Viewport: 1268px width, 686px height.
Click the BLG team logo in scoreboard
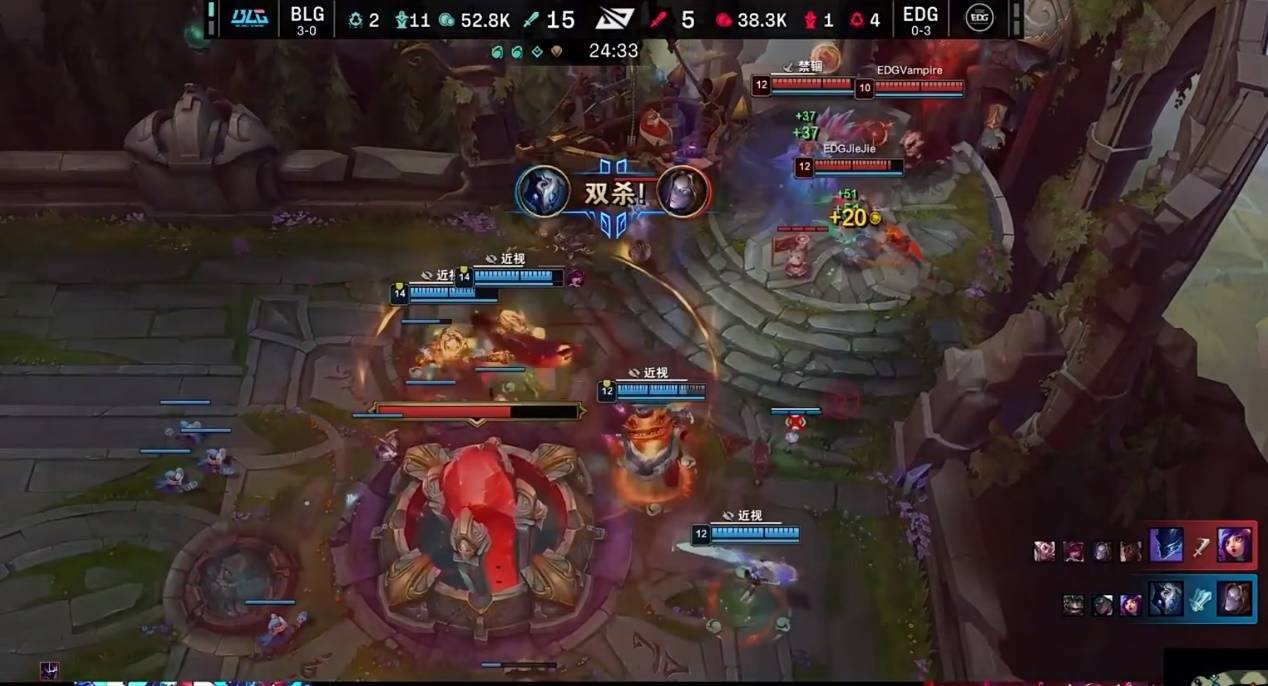(249, 18)
